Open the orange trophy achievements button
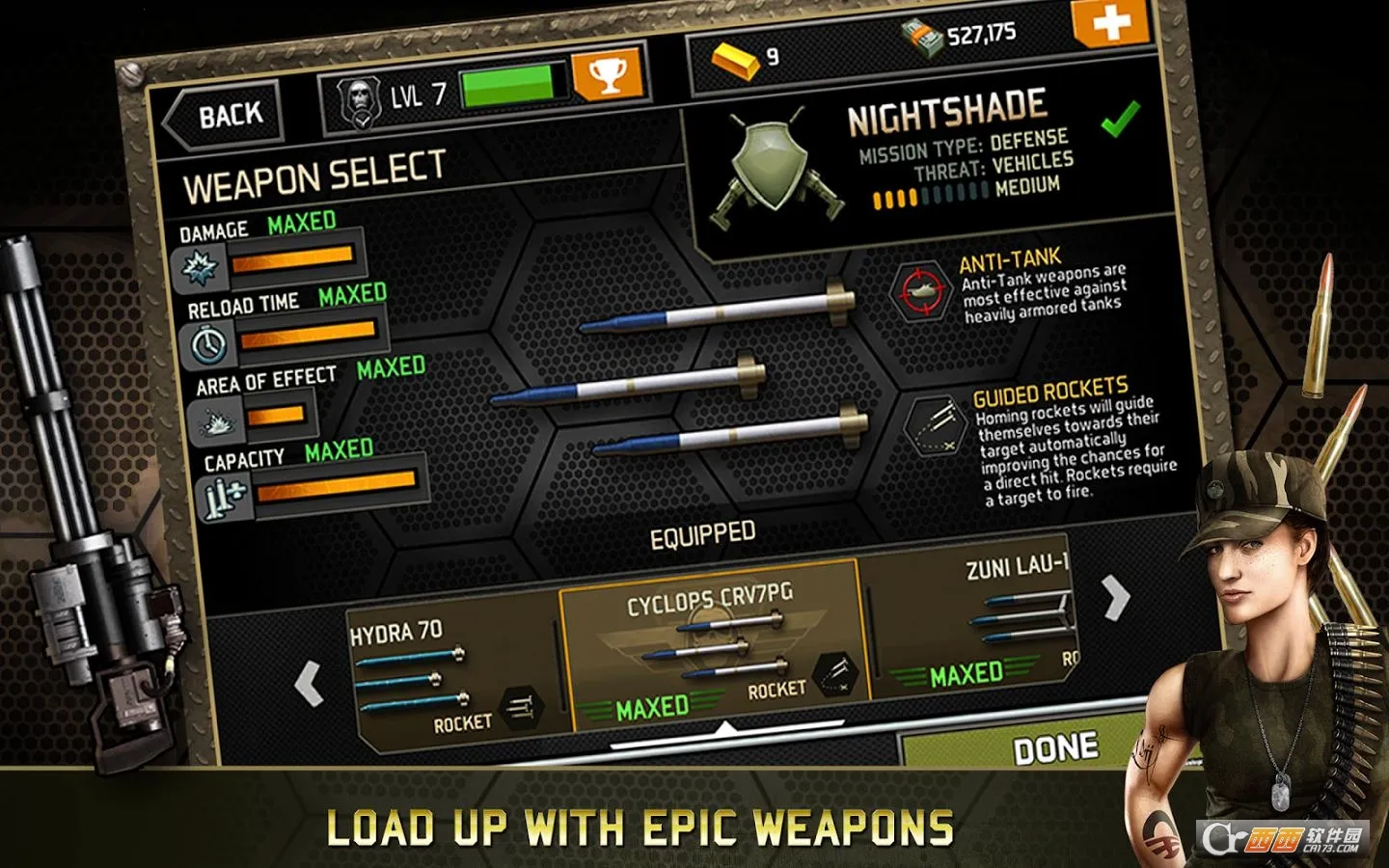This screenshot has height=868, width=1389. [x=607, y=76]
